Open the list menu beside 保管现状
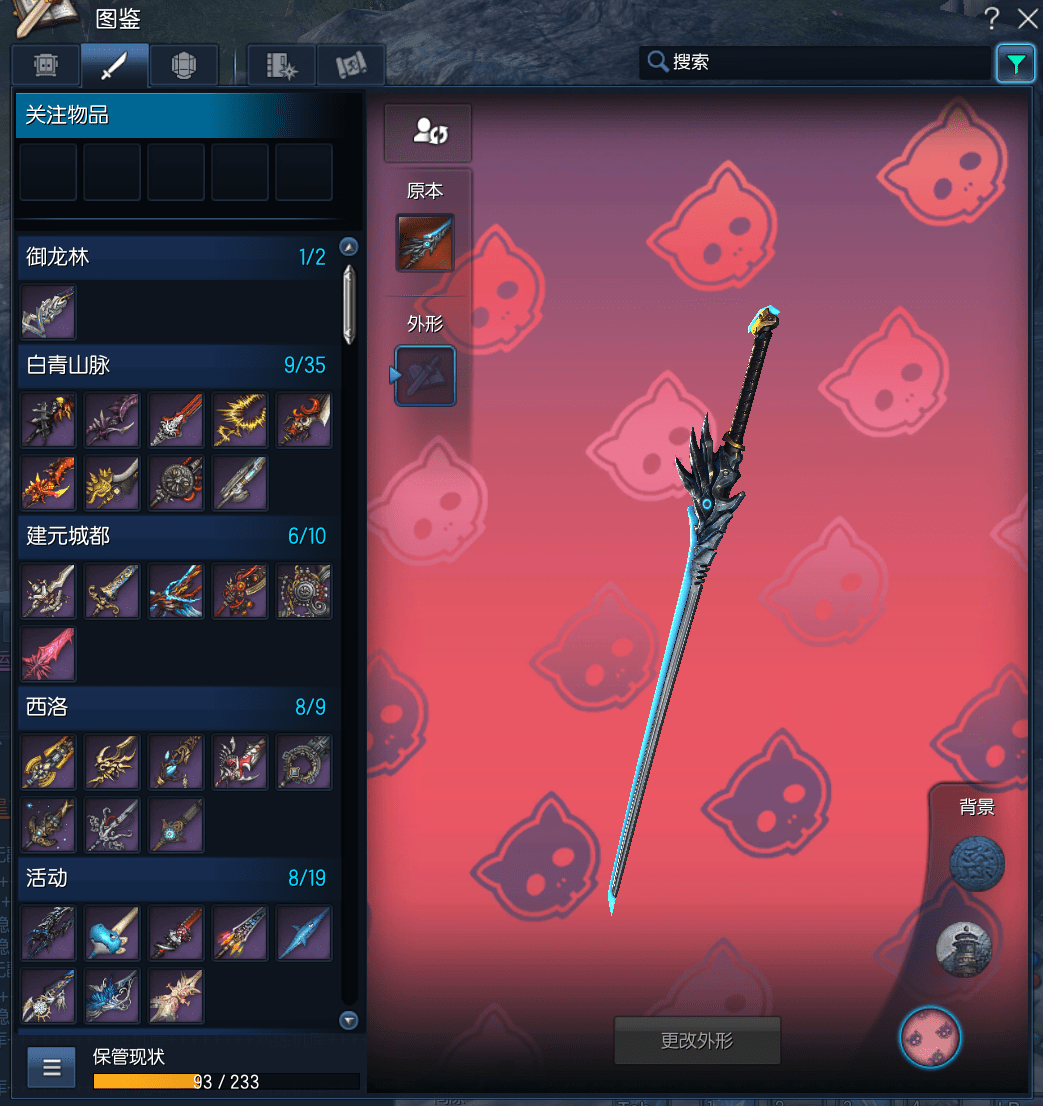 tap(52, 1067)
